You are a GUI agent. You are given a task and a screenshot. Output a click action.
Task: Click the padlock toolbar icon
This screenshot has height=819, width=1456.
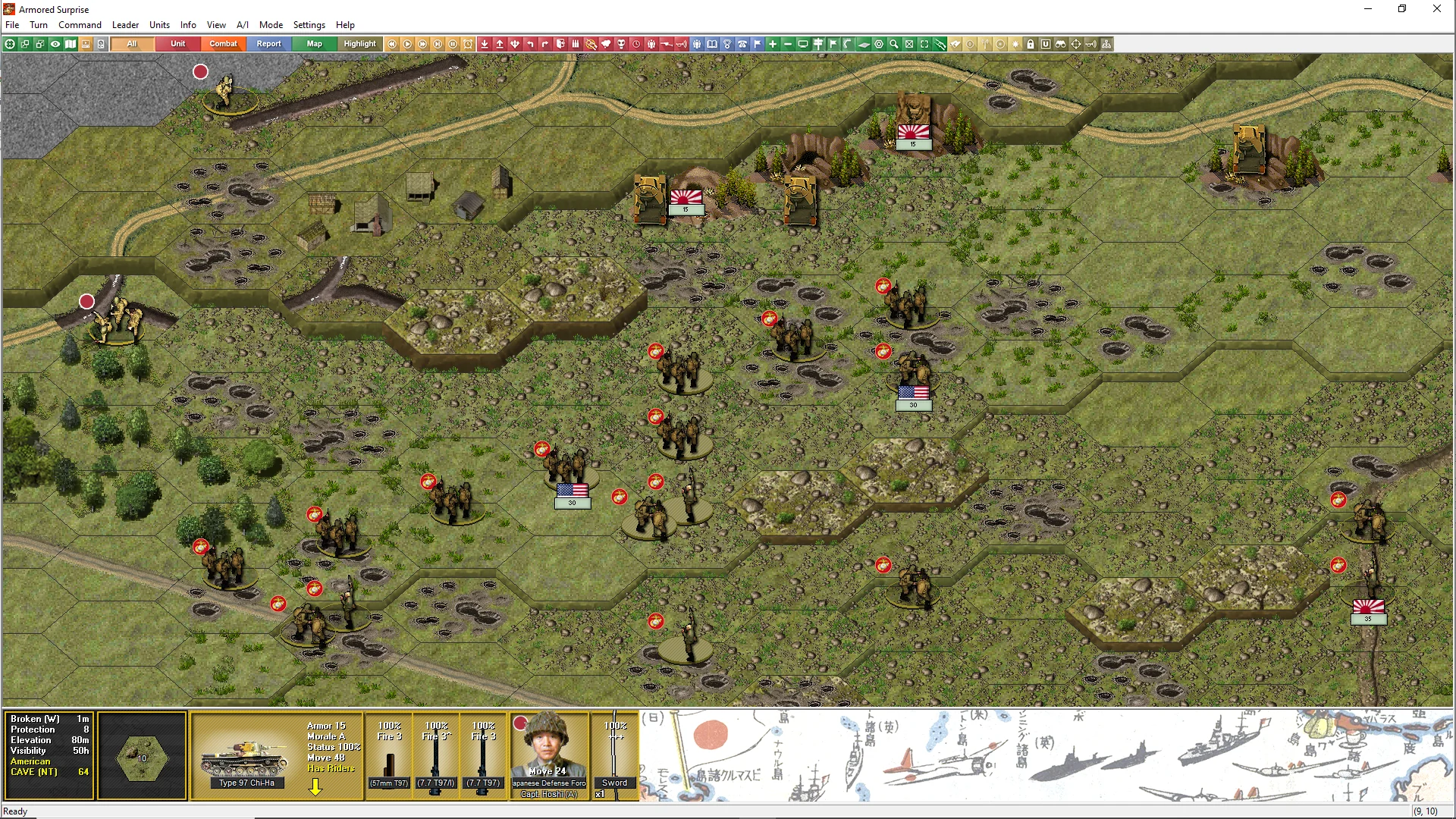click(x=1031, y=44)
